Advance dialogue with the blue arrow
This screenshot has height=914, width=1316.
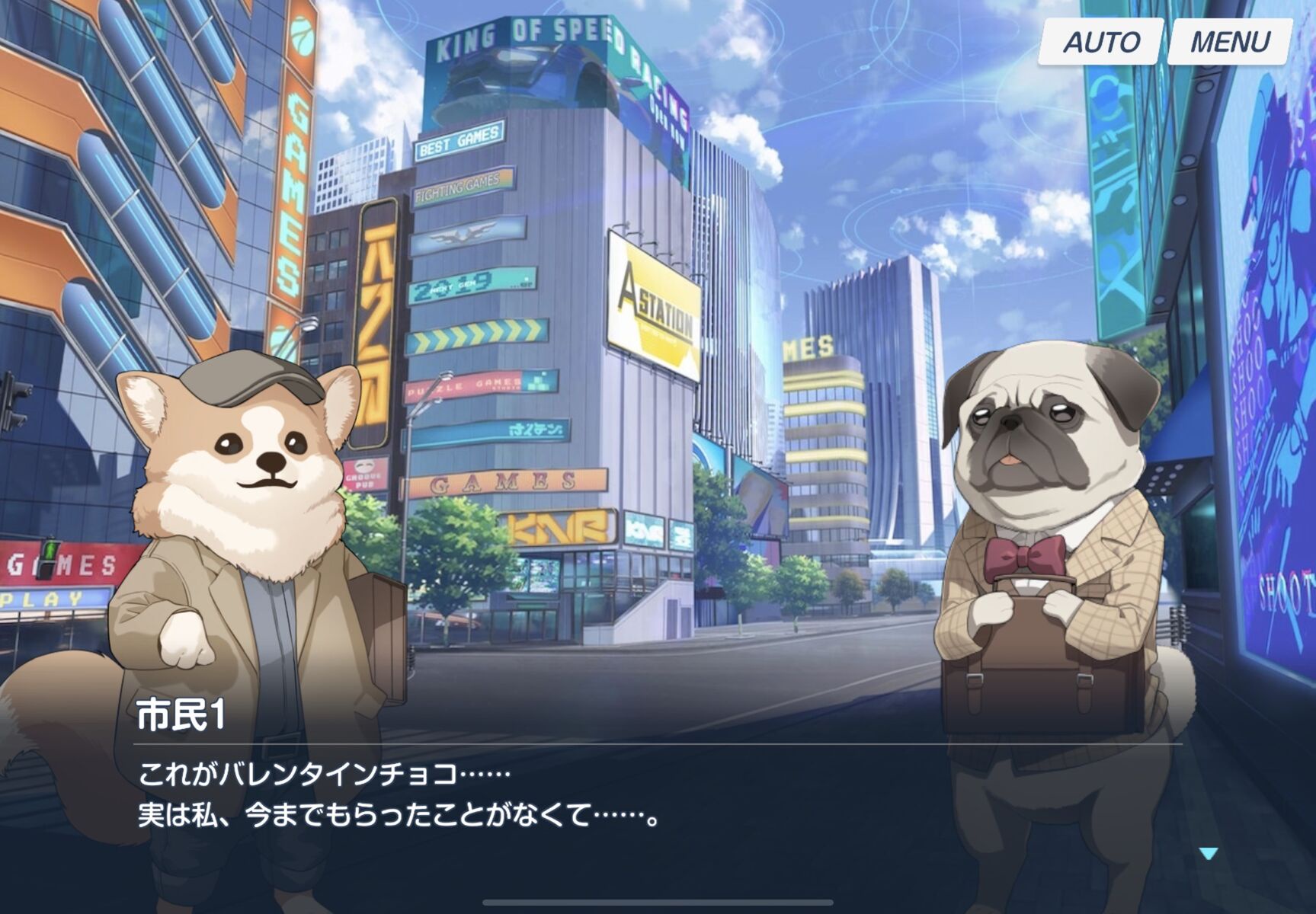(x=1208, y=854)
